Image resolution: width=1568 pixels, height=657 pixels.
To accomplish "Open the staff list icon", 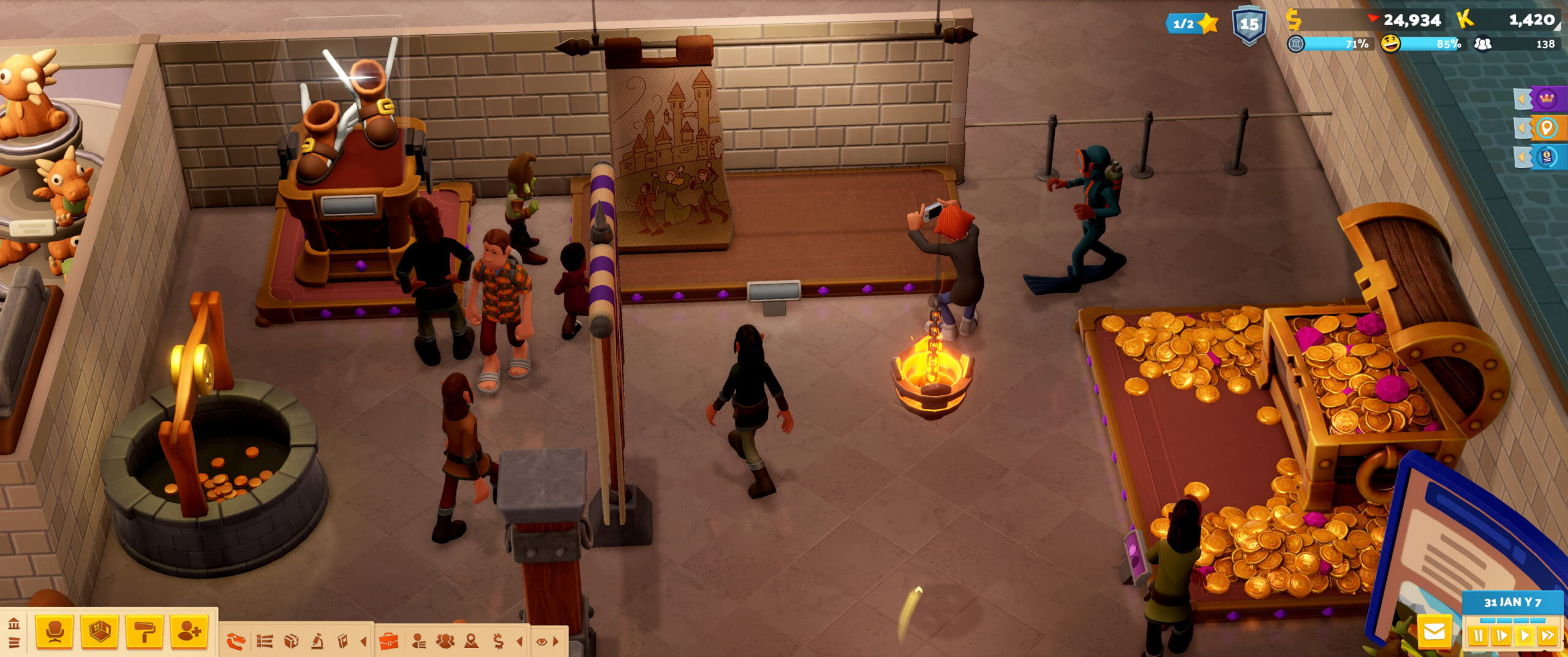I will 419,642.
